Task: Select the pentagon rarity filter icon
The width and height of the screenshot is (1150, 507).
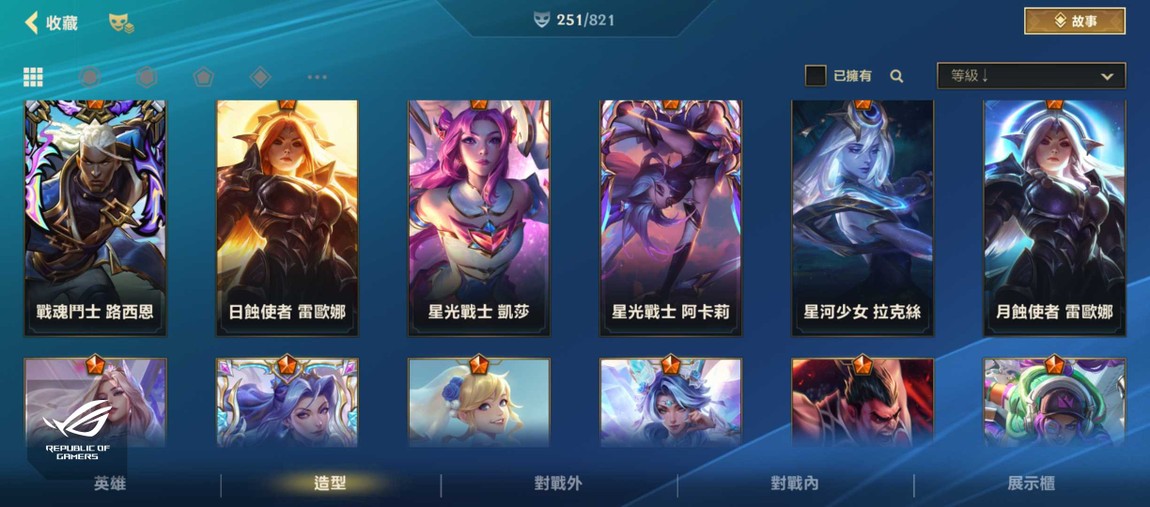Action: pyautogui.click(x=204, y=77)
